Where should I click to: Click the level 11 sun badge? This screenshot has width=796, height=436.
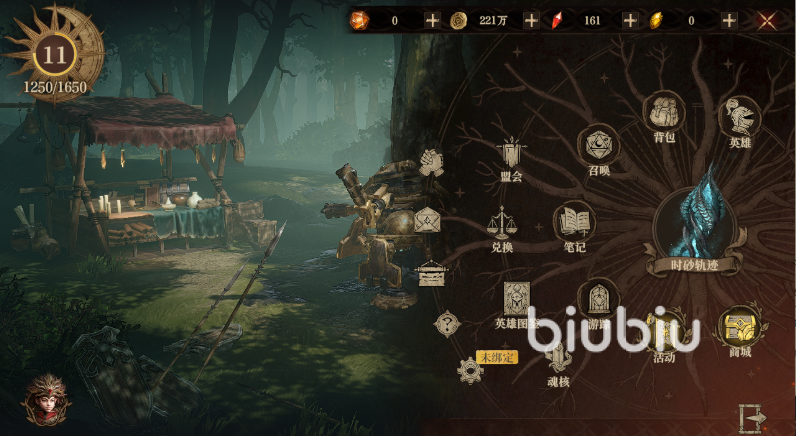pos(53,54)
